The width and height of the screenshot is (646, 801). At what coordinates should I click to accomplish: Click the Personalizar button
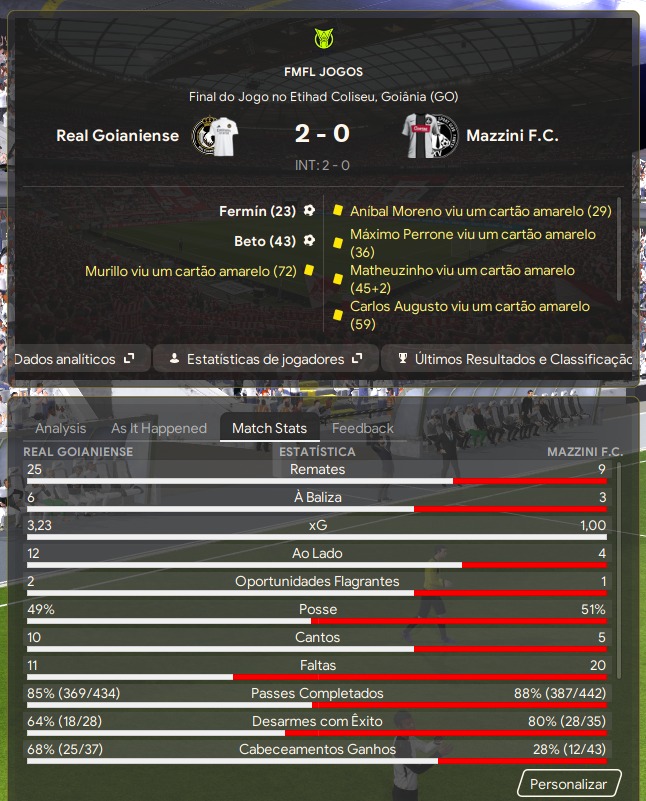click(568, 784)
